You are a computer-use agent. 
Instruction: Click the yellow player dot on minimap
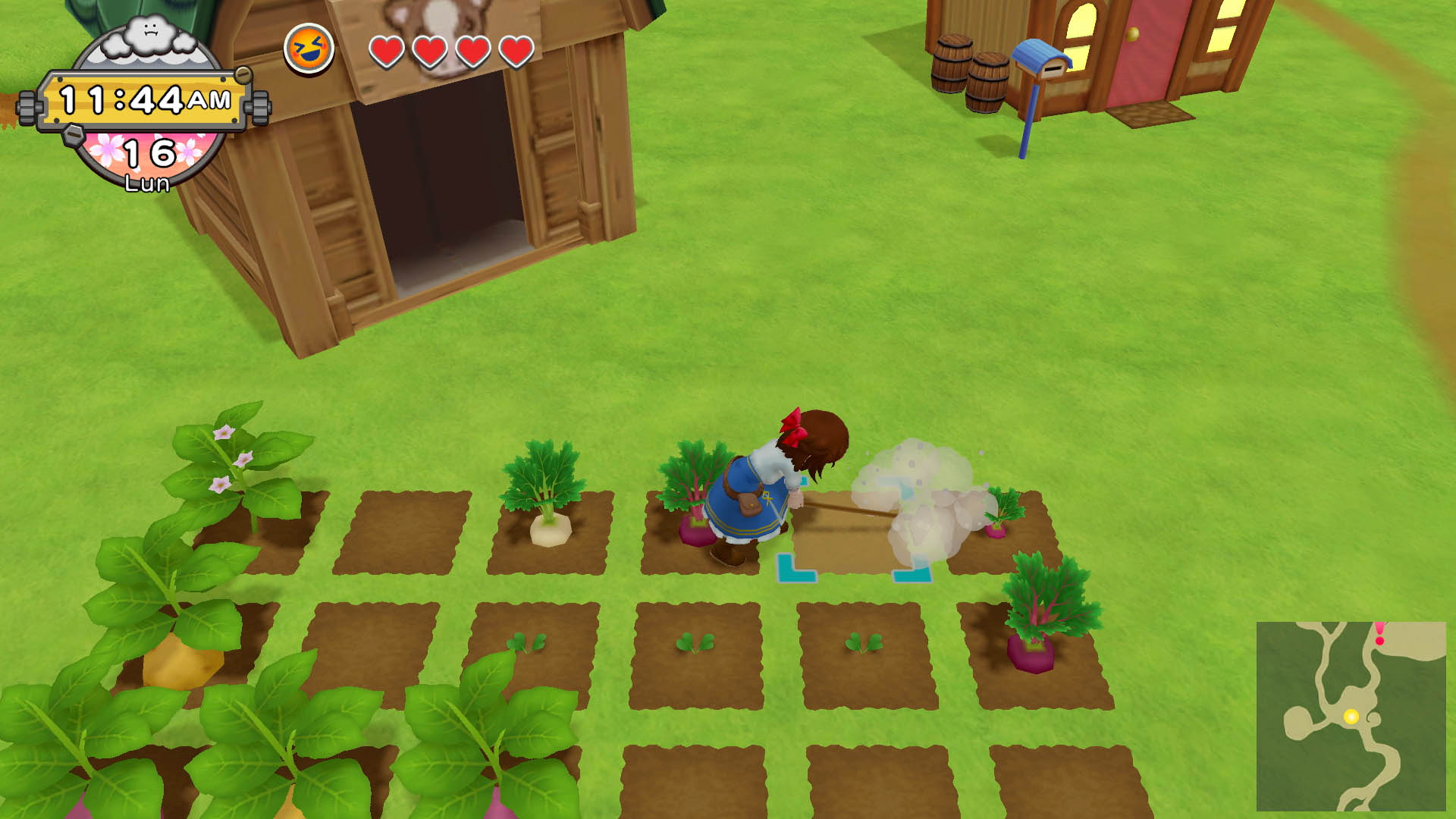tap(1351, 717)
